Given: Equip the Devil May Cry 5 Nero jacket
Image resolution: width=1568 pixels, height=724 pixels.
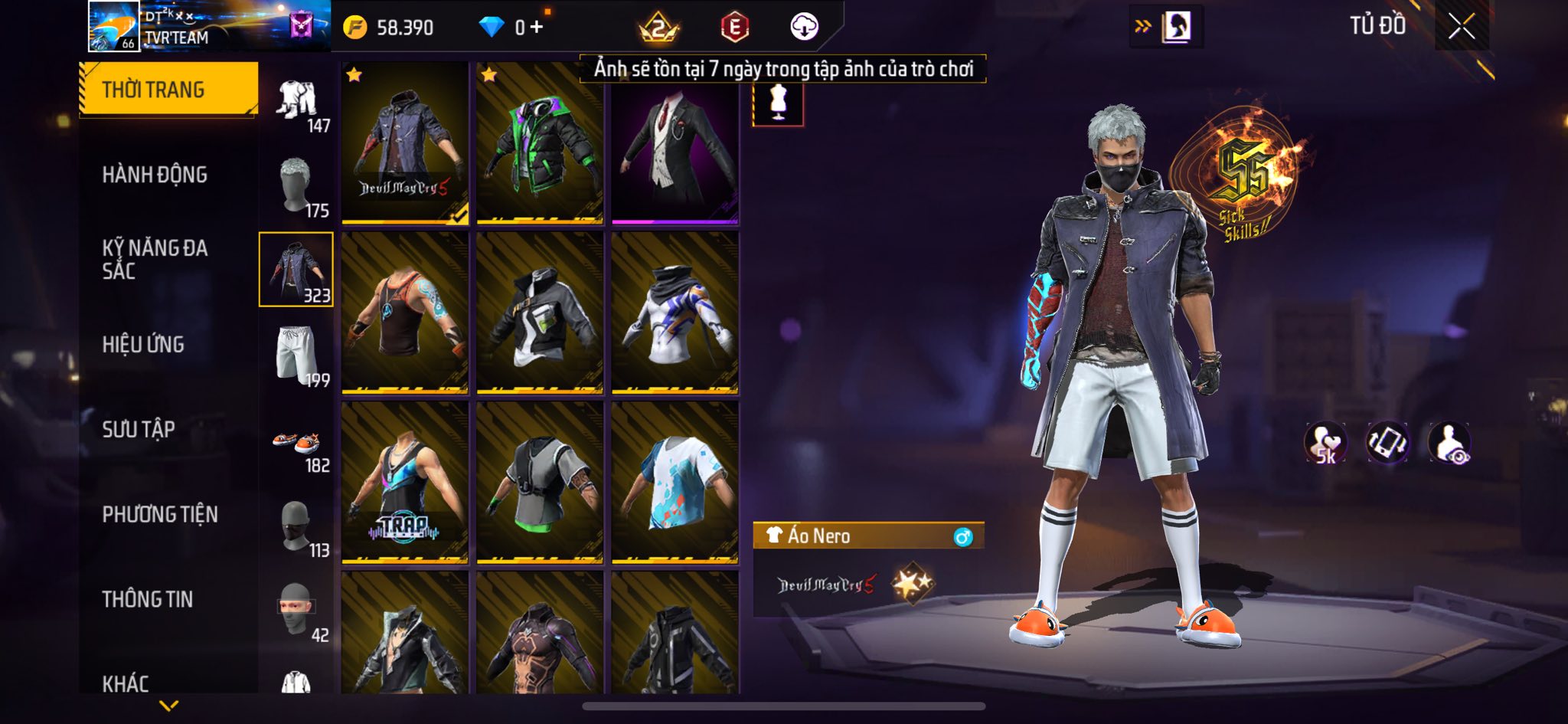Looking at the screenshot, I should (405, 143).
